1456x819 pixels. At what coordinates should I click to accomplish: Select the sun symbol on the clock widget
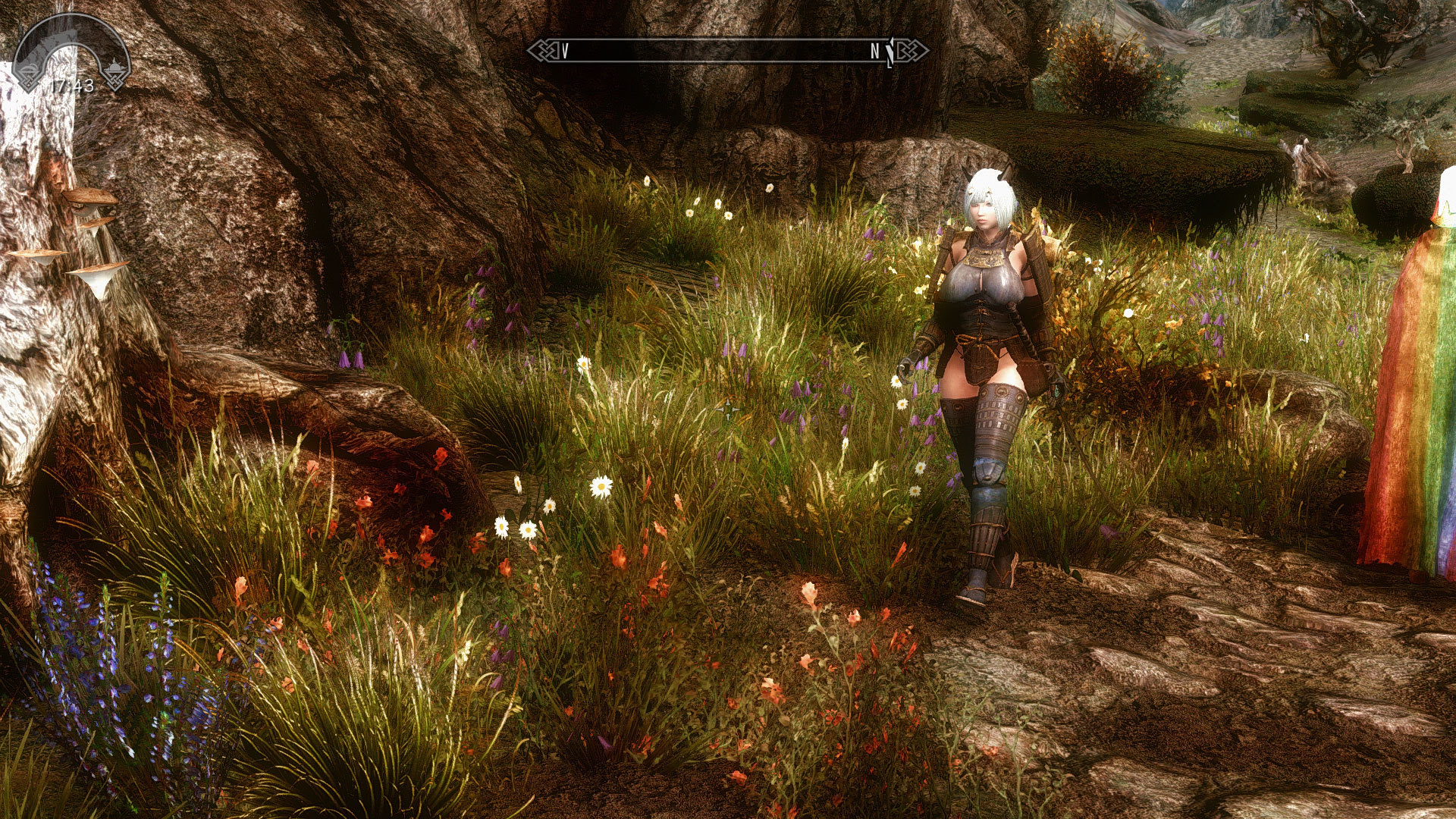tap(115, 66)
